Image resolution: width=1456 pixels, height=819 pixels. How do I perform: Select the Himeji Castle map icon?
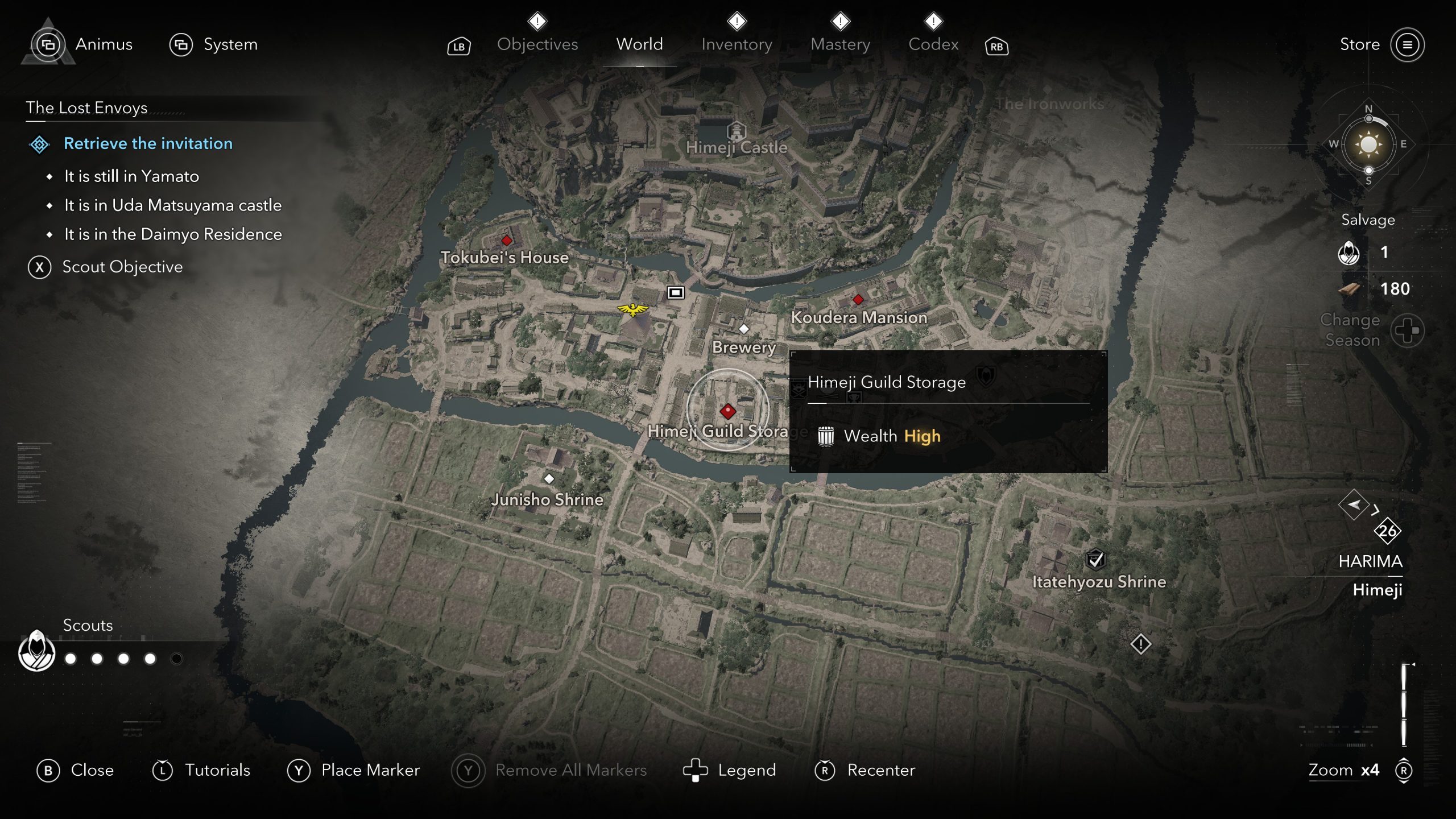(737, 131)
